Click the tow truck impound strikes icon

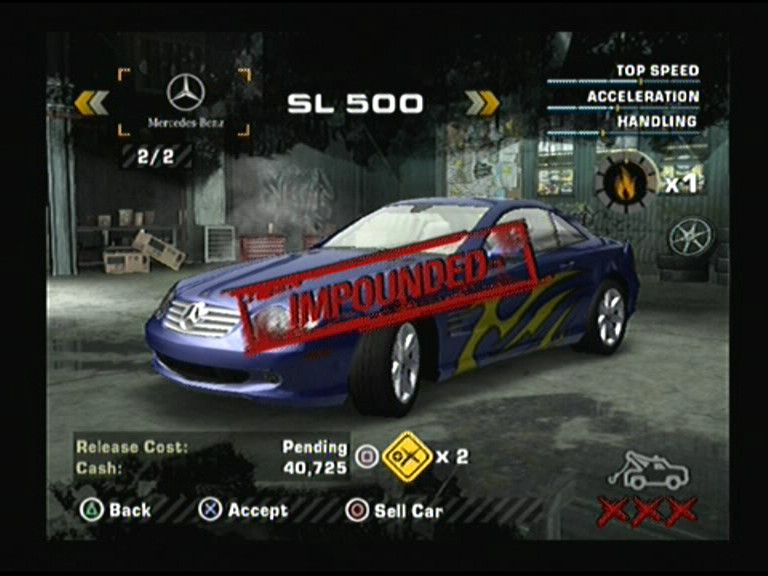[647, 470]
